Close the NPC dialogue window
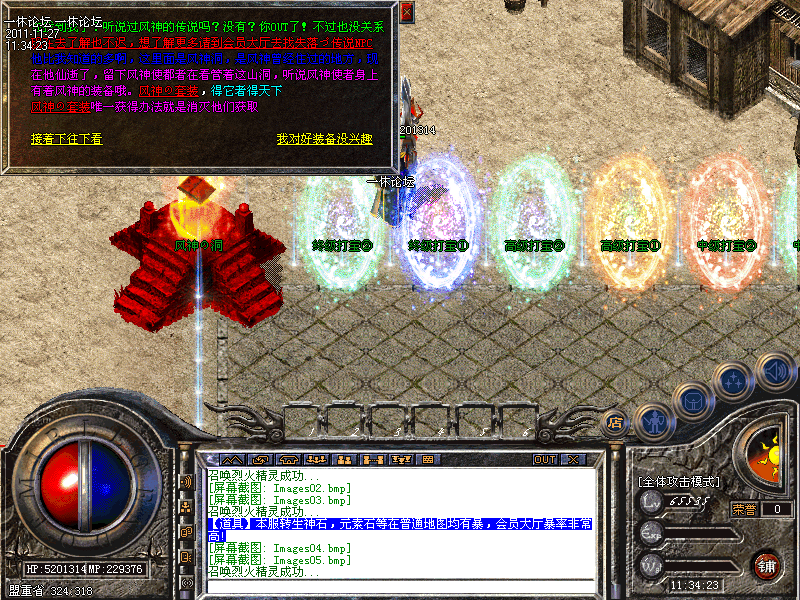The height and width of the screenshot is (600, 800). [x=406, y=12]
